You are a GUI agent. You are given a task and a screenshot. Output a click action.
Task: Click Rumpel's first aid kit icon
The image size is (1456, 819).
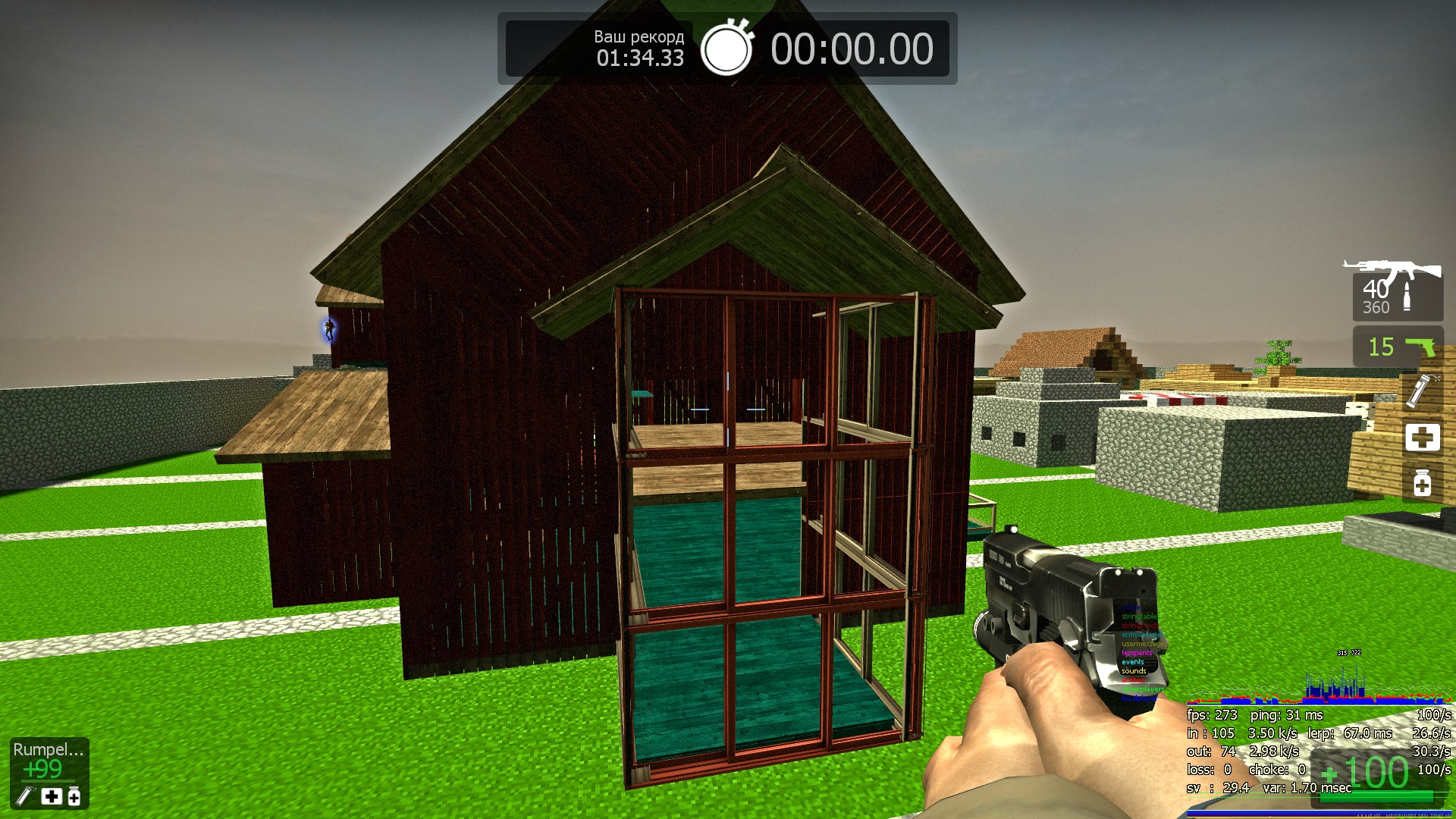point(51,795)
